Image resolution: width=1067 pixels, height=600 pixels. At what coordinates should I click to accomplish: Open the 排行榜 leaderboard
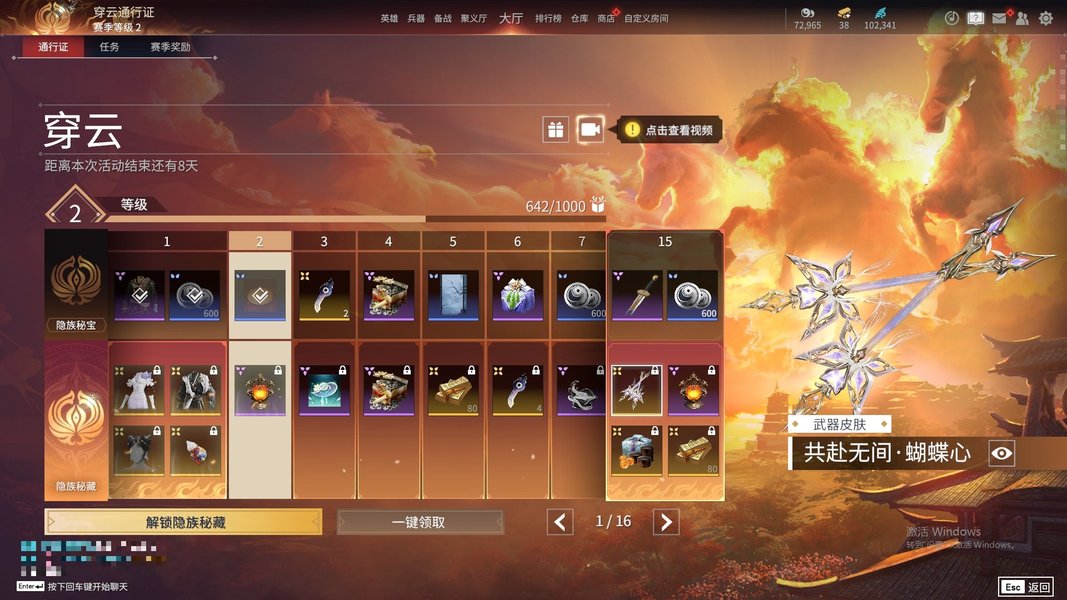click(548, 18)
